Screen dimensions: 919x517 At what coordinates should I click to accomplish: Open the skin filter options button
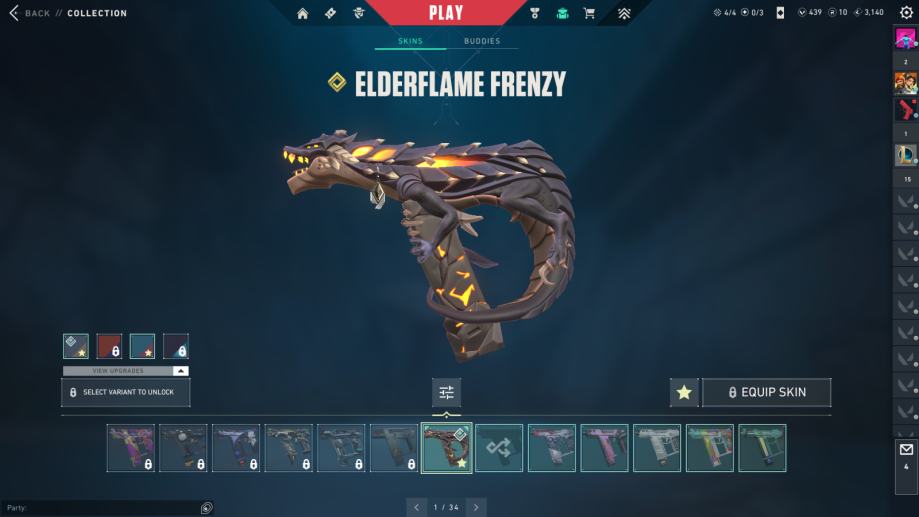(446, 392)
